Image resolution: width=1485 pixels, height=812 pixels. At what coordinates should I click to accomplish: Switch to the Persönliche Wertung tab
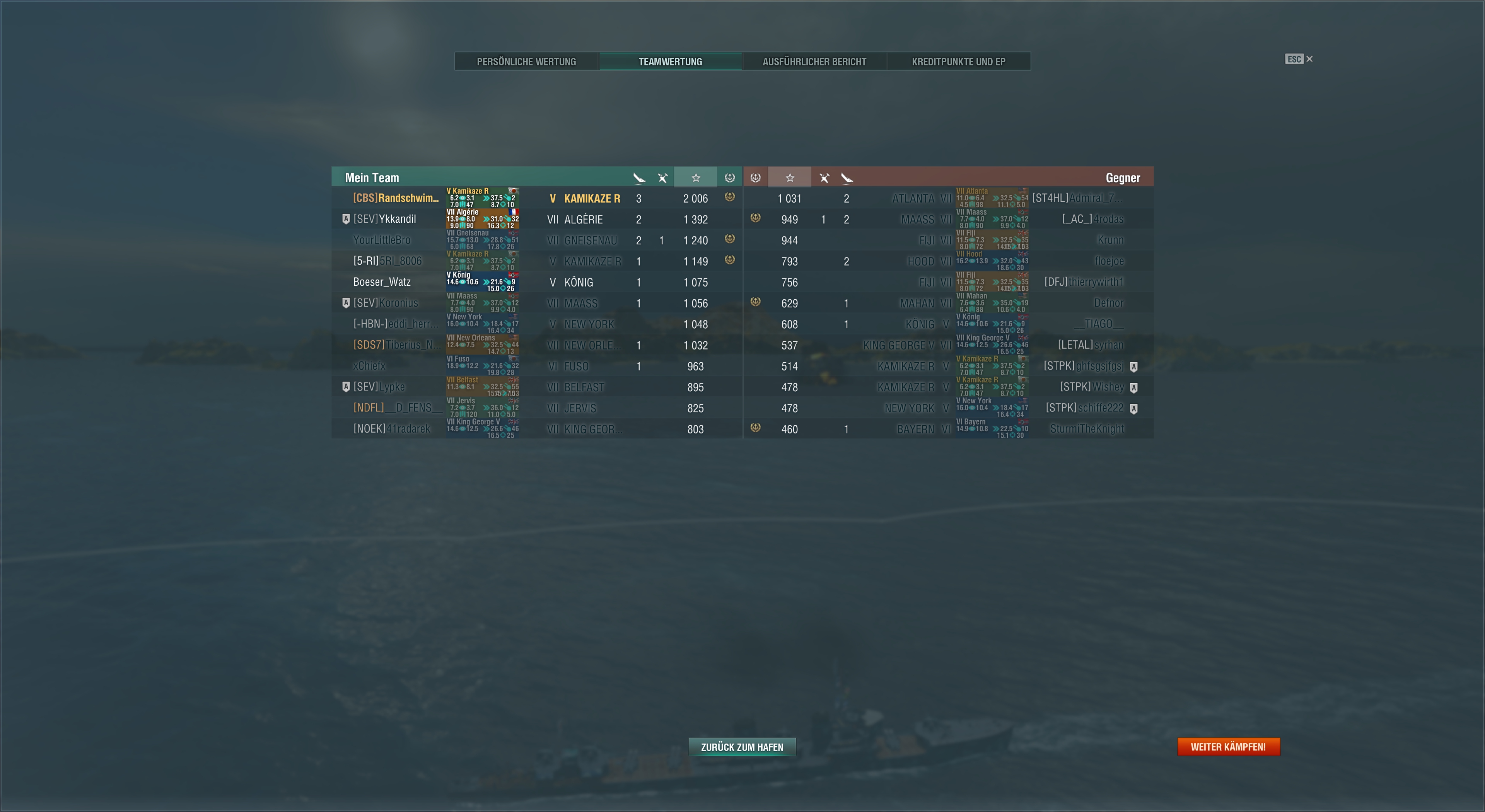[x=526, y=61]
